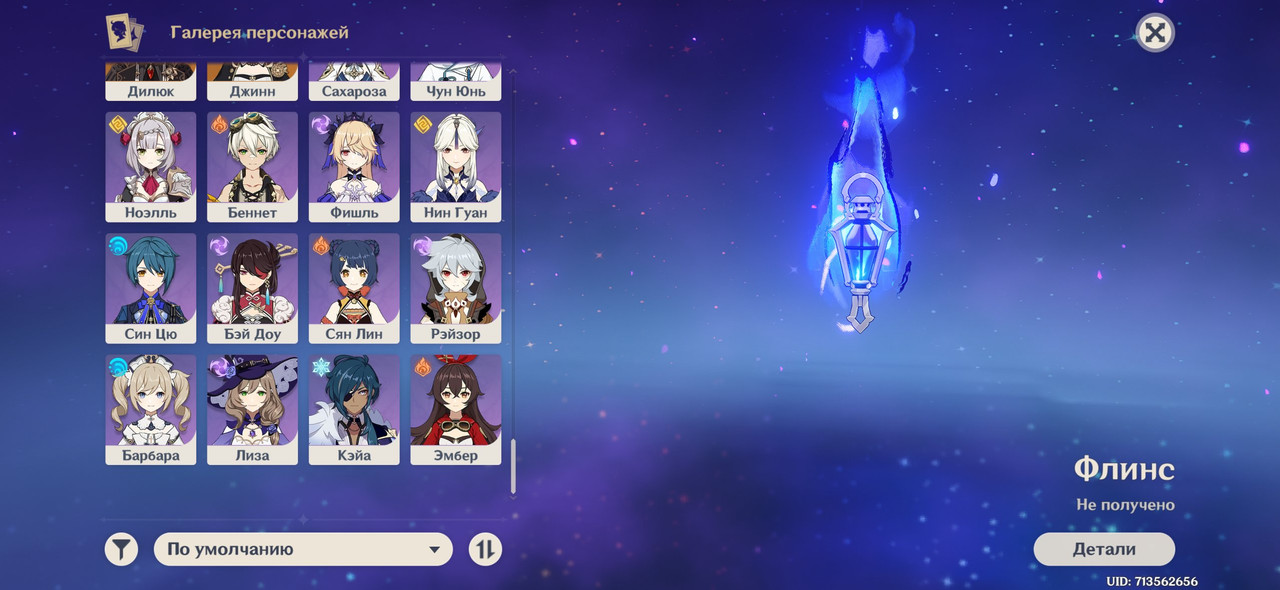The image size is (1280, 590).
Task: Select Сян Лин character card
Action: click(354, 288)
